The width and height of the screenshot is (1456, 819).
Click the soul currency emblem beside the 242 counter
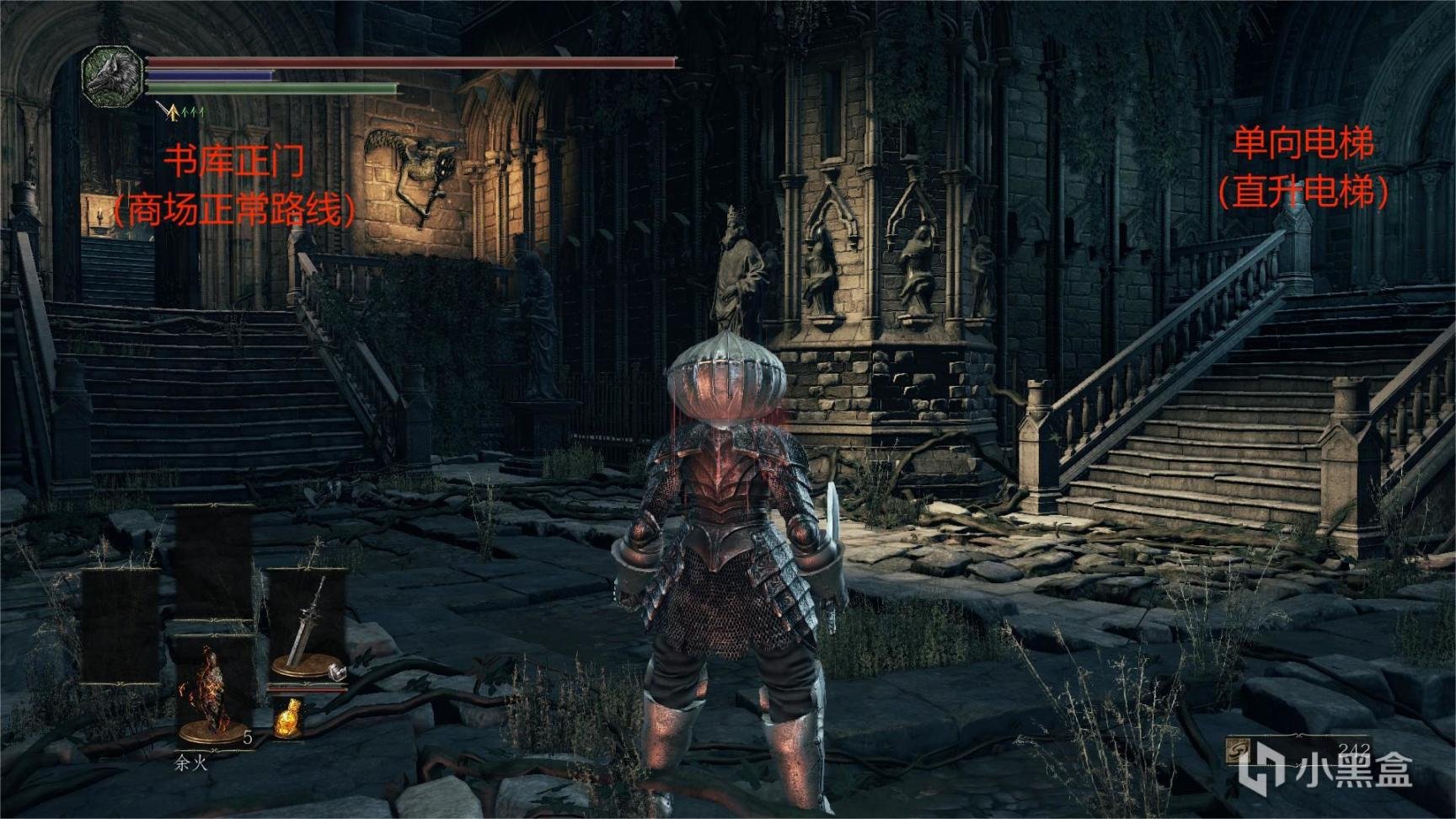tap(1239, 752)
